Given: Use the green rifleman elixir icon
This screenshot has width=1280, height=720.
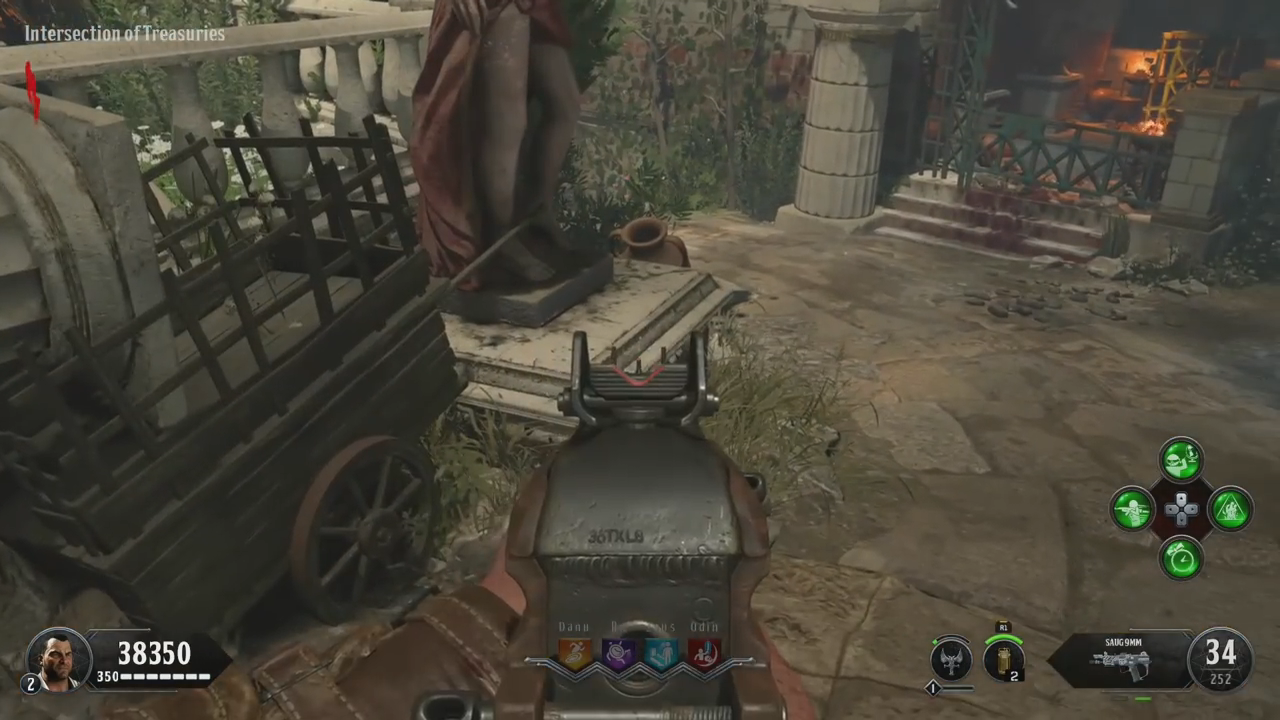Looking at the screenshot, I should 1133,509.
